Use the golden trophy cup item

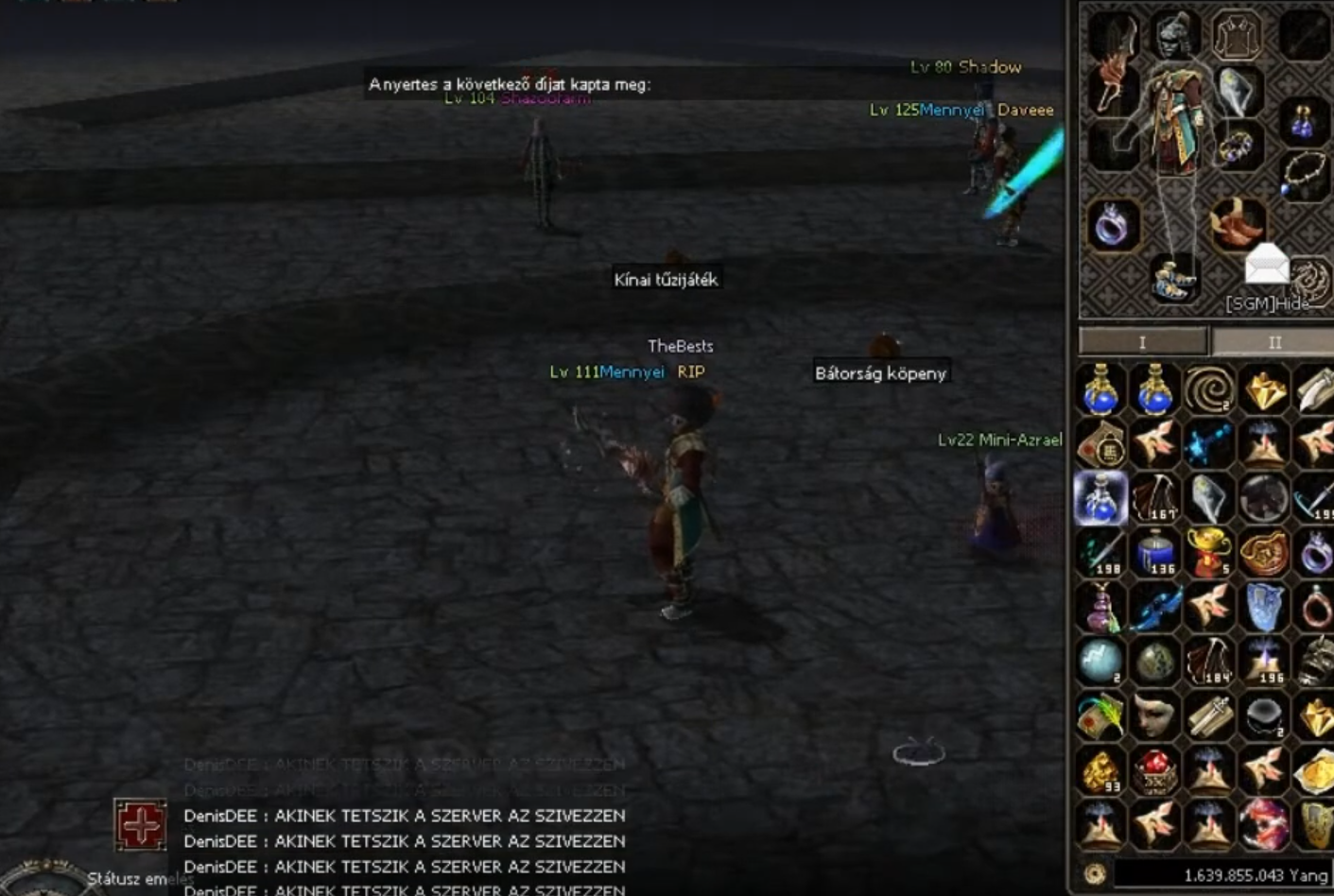[1209, 552]
